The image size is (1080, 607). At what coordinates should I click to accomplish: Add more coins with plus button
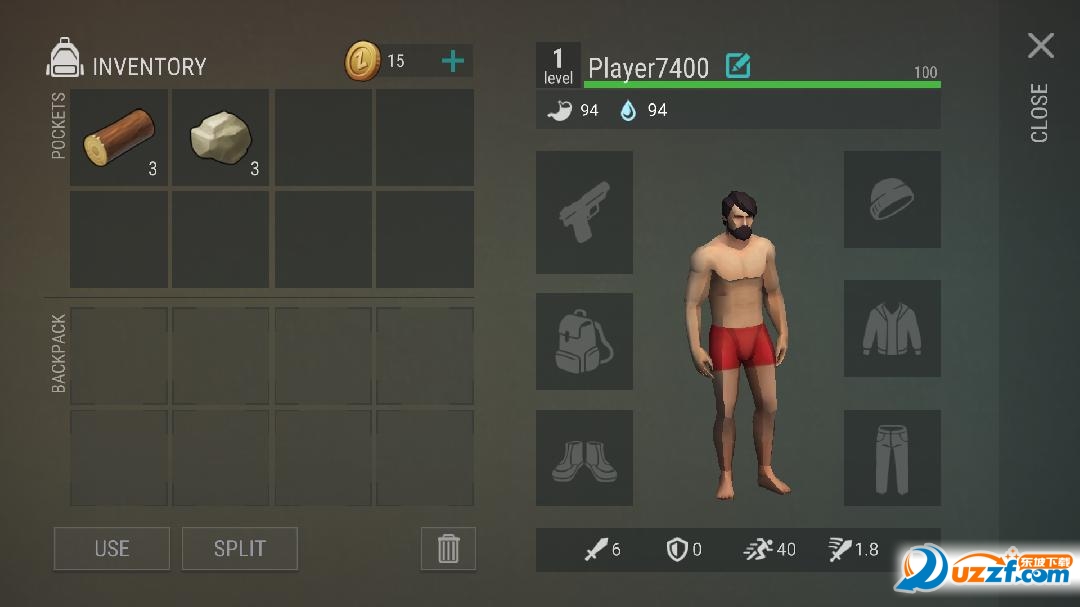click(x=453, y=61)
